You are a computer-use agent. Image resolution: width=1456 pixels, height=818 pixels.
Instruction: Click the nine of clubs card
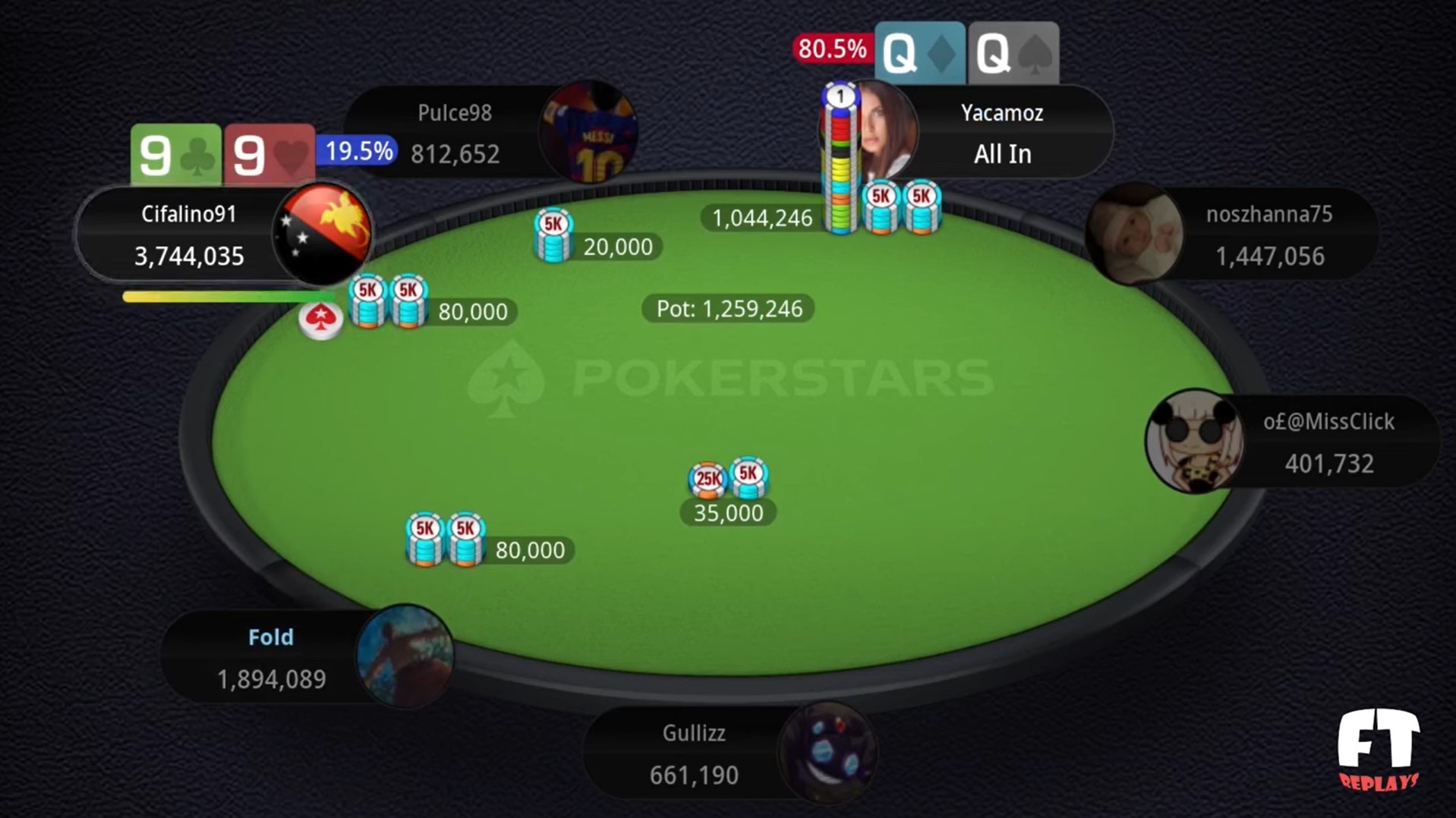tap(175, 155)
